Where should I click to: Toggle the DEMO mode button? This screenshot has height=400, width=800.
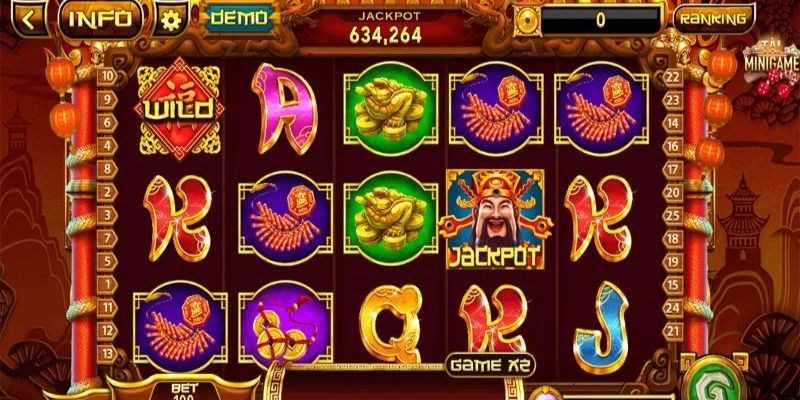pos(239,18)
